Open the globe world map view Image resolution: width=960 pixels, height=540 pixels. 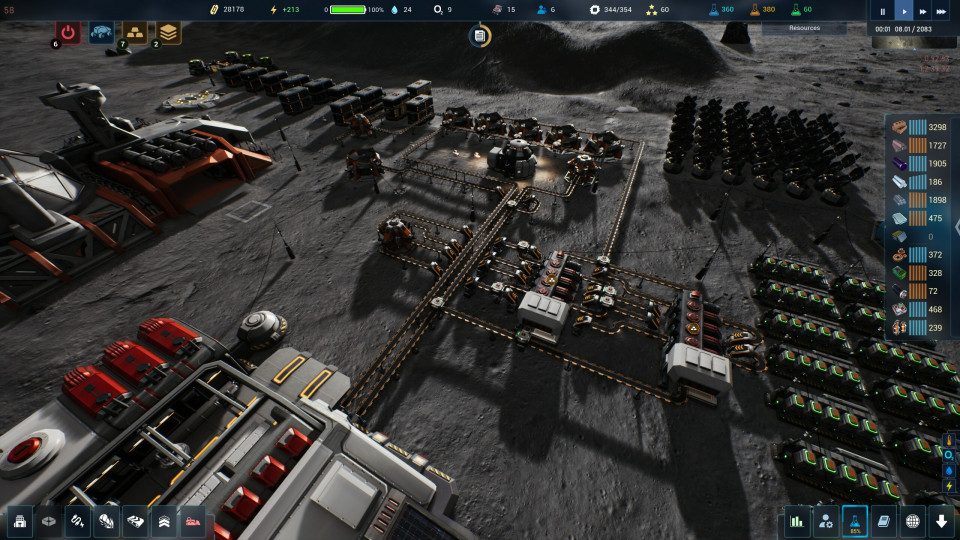coord(913,521)
